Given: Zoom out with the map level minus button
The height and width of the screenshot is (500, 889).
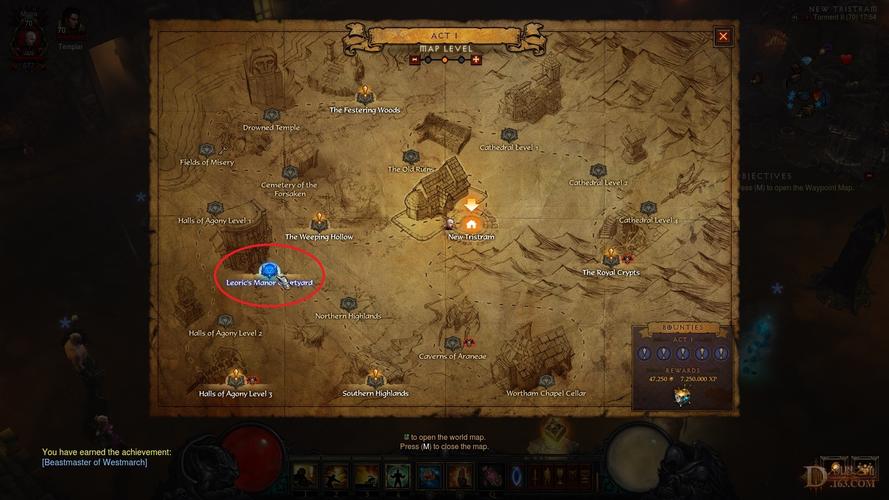Looking at the screenshot, I should pyautogui.click(x=415, y=59).
